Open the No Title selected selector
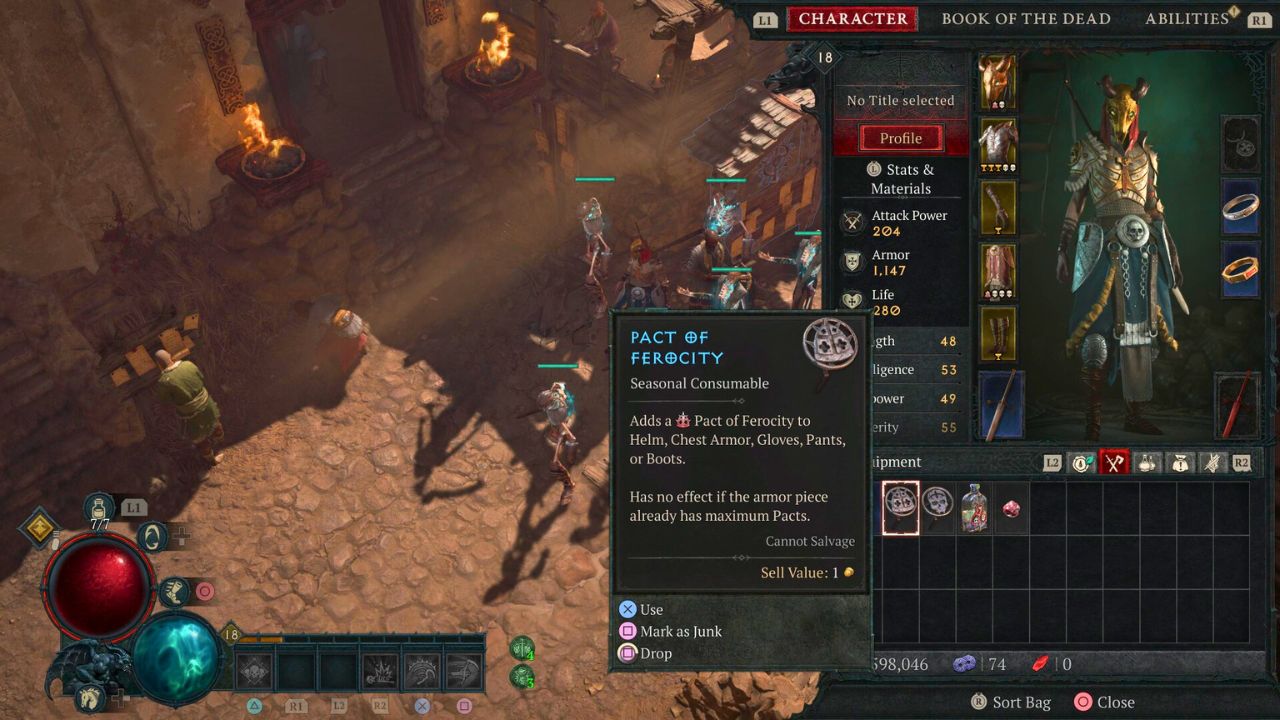The image size is (1280, 720). point(901,100)
